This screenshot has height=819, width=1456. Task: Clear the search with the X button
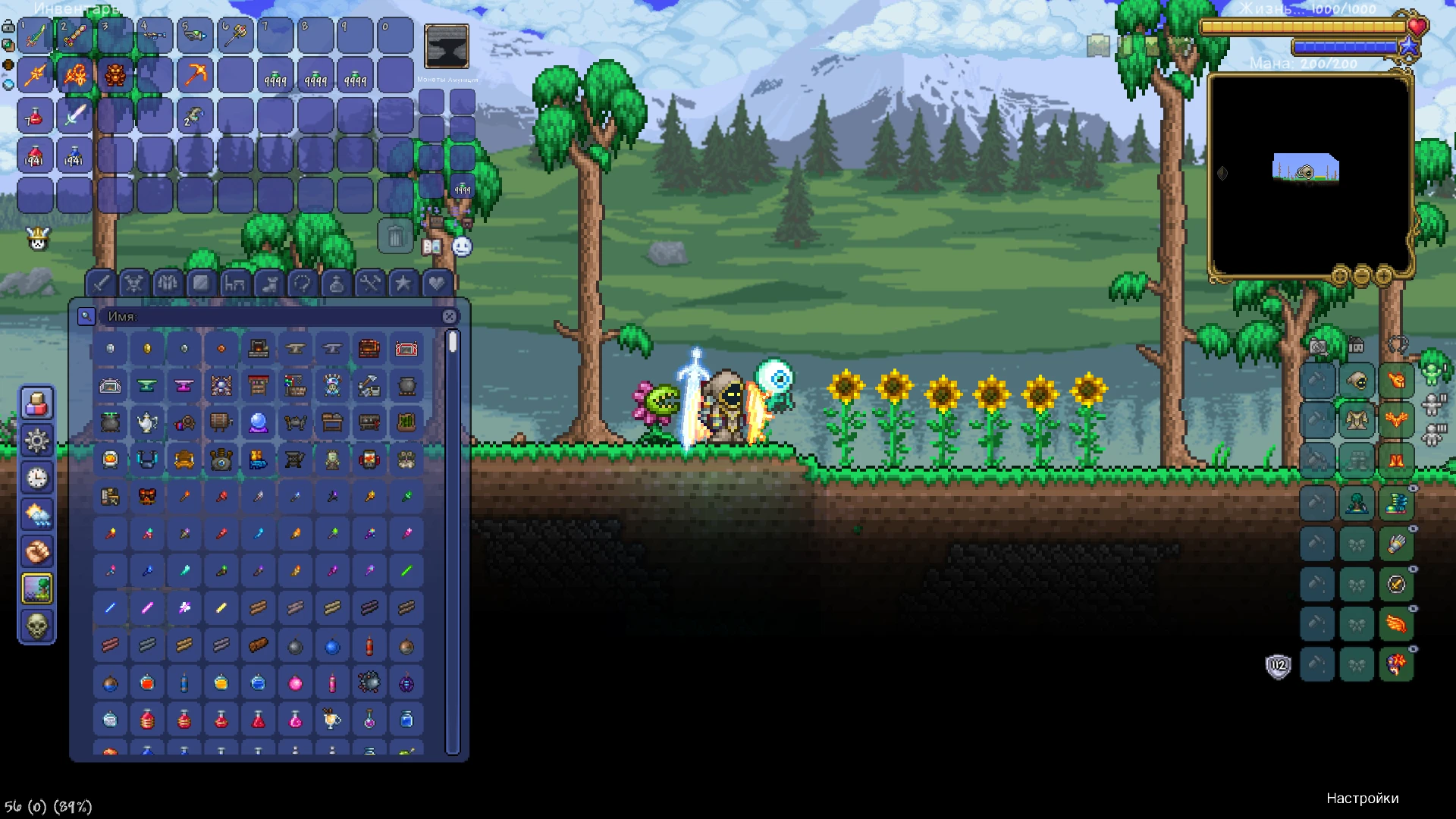(450, 318)
